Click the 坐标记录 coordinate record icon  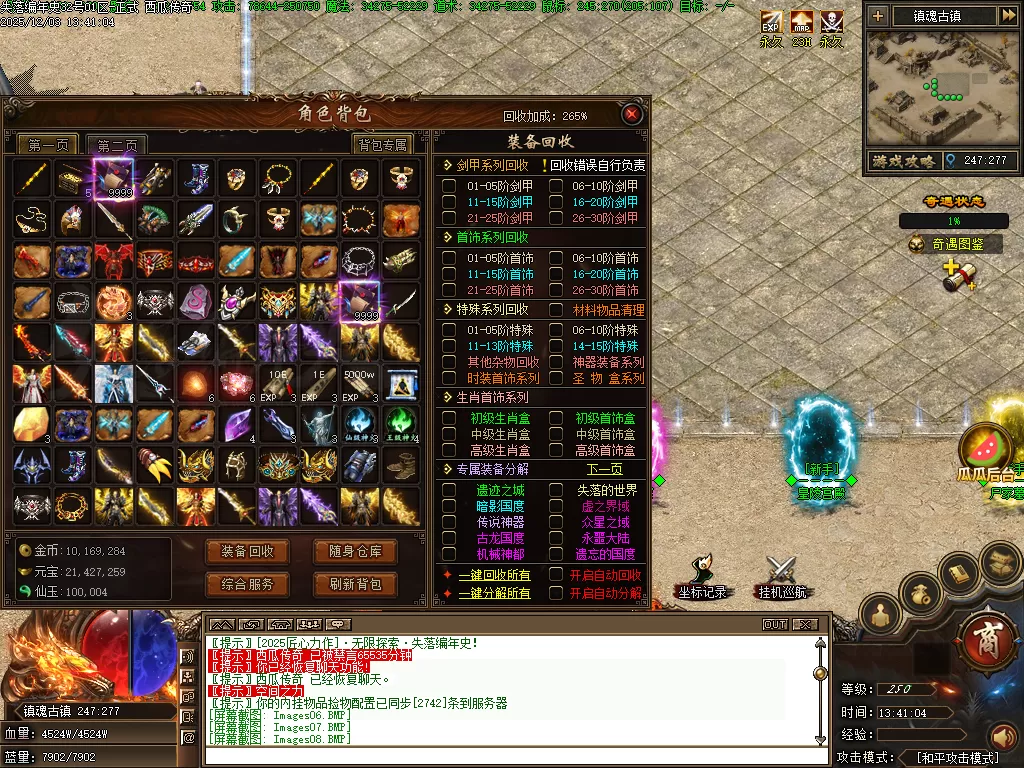click(x=700, y=577)
